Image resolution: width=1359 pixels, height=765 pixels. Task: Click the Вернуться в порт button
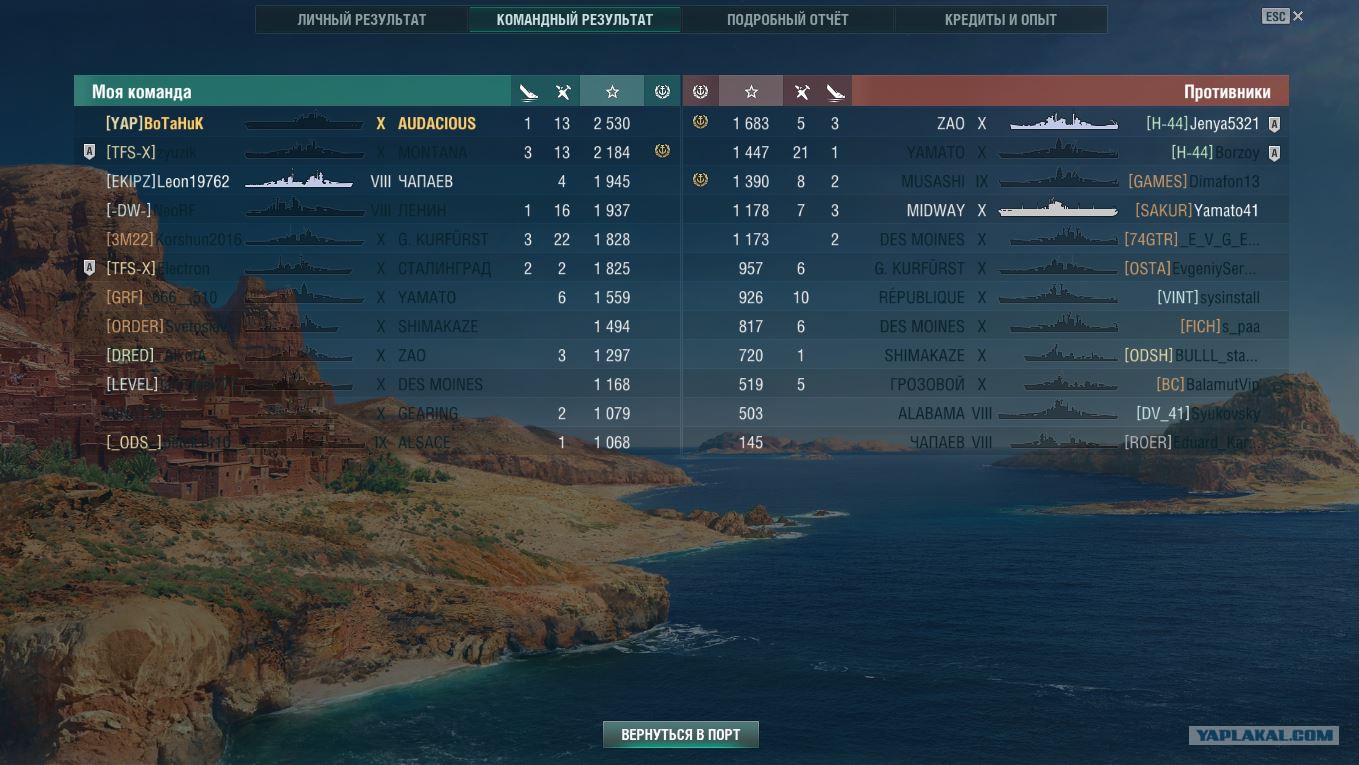pos(680,735)
